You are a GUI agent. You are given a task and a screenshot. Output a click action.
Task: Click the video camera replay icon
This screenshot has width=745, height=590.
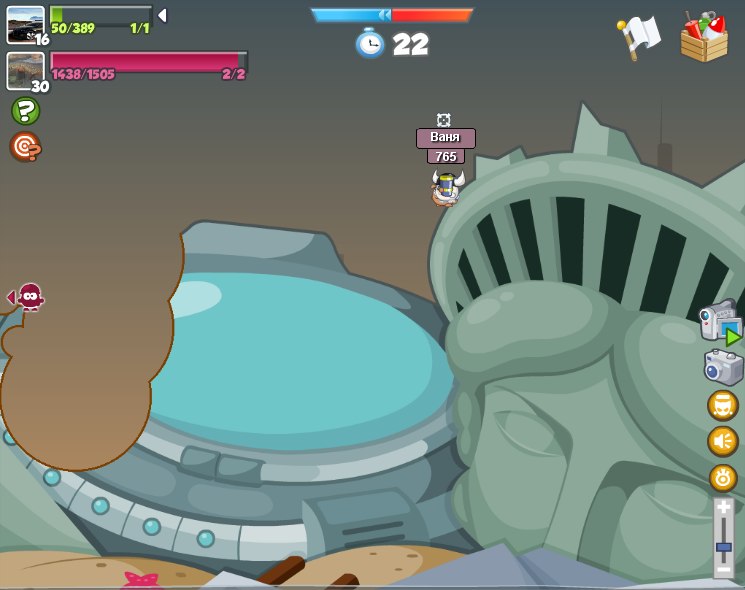719,322
